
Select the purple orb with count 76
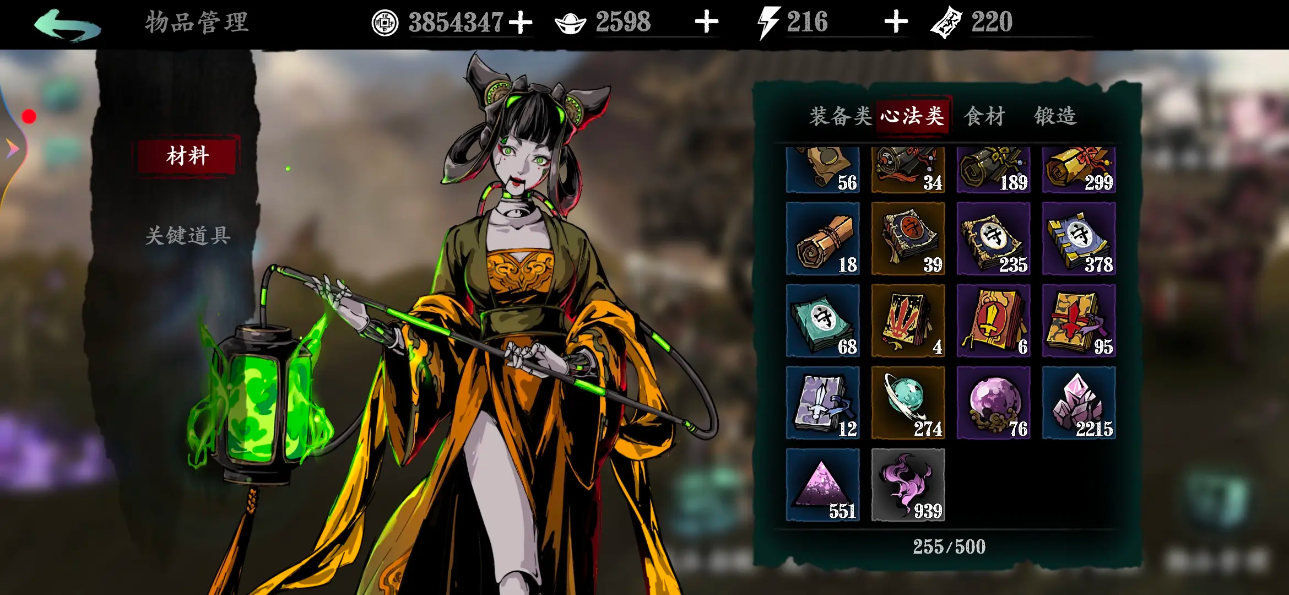point(993,402)
